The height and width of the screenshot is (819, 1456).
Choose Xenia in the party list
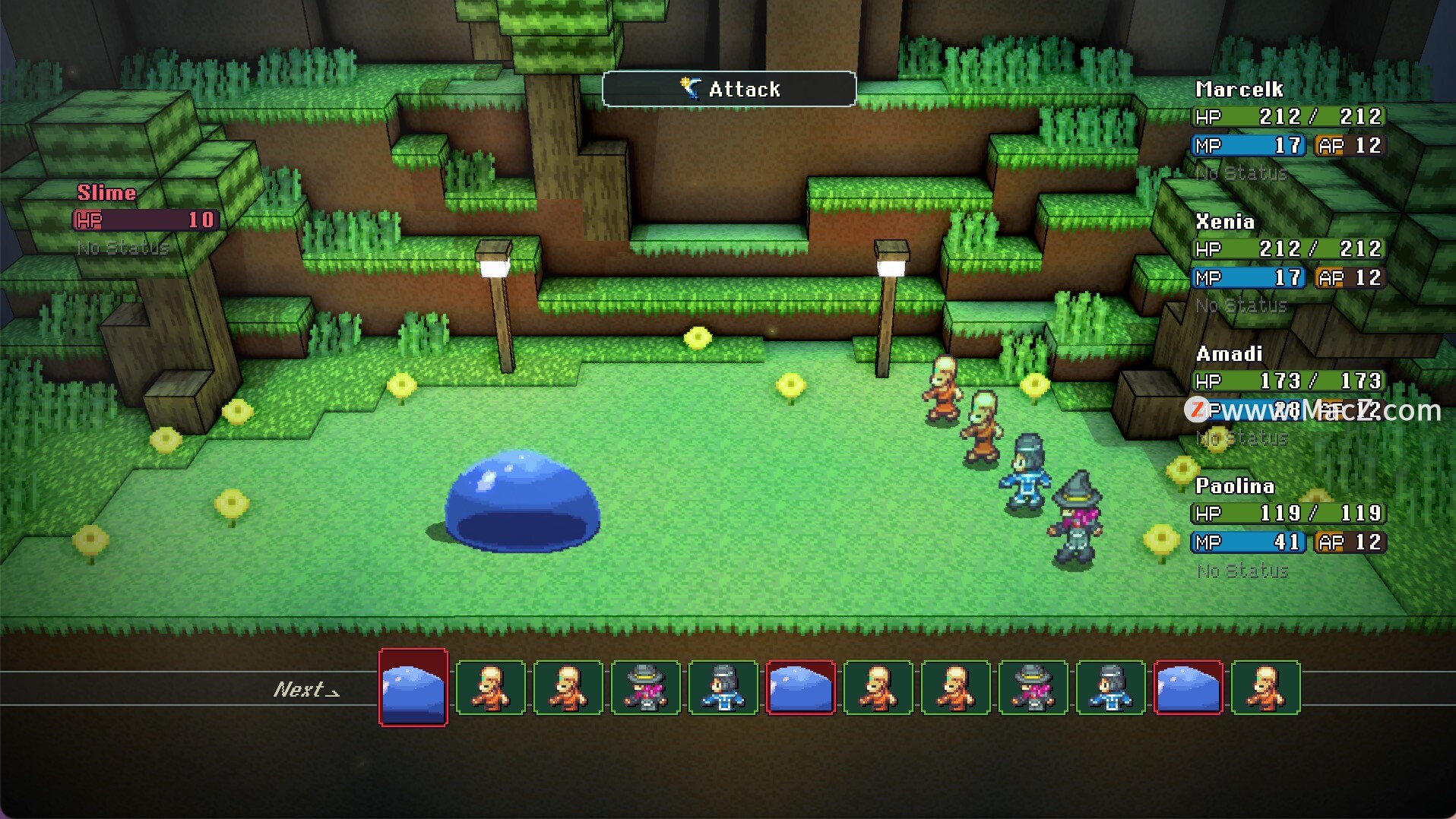pyautogui.click(x=1288, y=262)
